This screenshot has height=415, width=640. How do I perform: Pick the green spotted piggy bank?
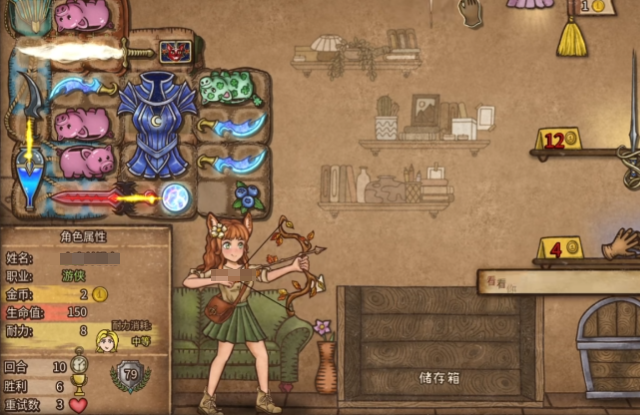[230, 89]
